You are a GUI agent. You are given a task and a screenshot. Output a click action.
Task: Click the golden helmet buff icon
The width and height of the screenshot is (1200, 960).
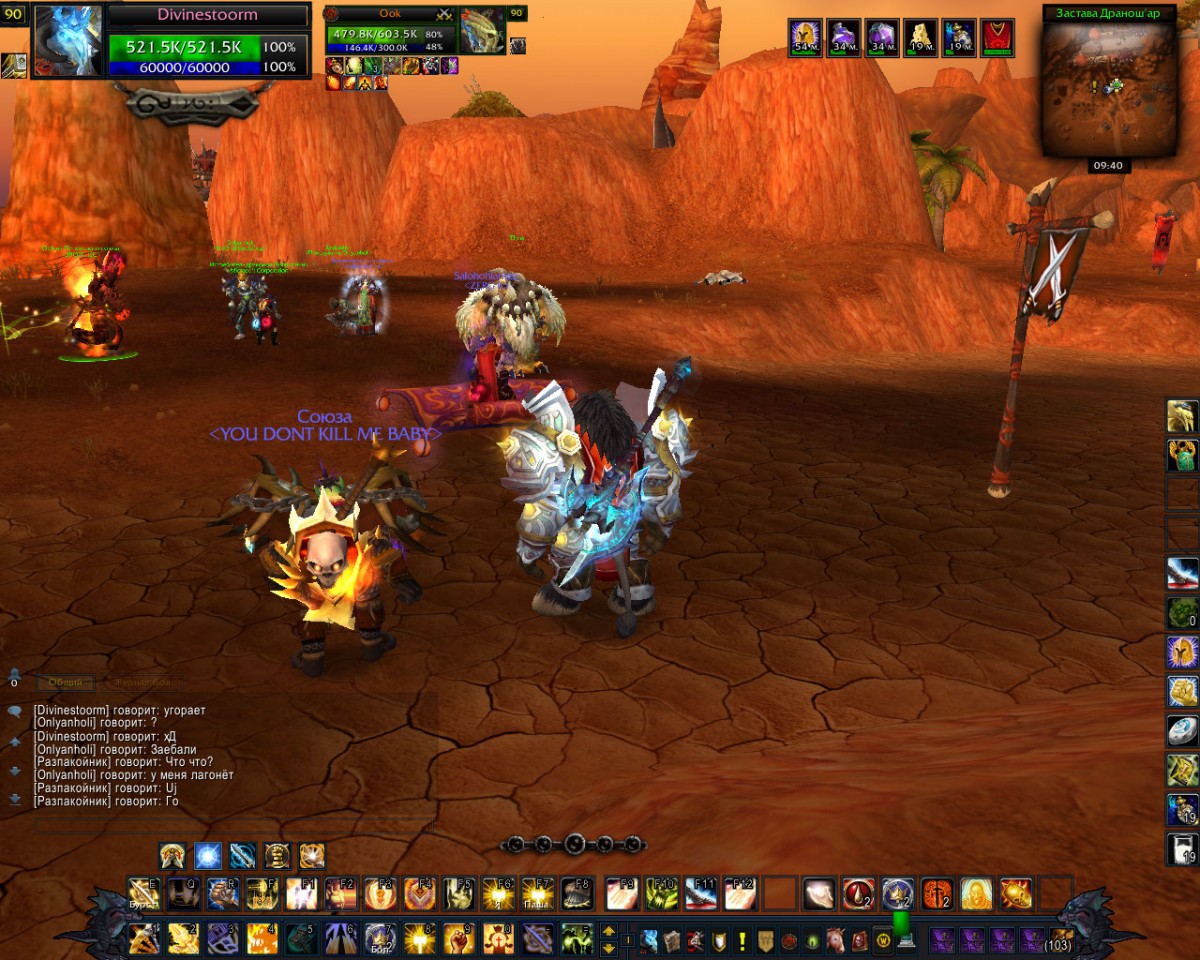click(805, 38)
